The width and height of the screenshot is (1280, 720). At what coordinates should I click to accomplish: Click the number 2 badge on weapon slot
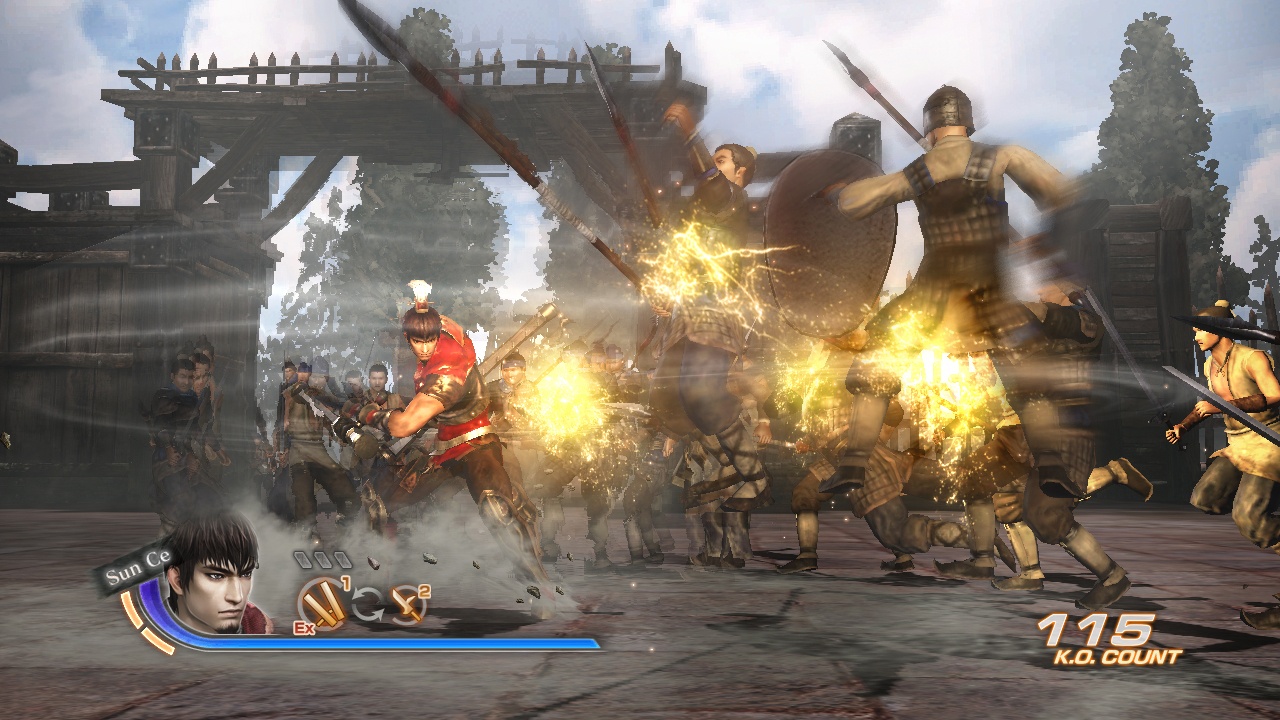click(x=424, y=592)
